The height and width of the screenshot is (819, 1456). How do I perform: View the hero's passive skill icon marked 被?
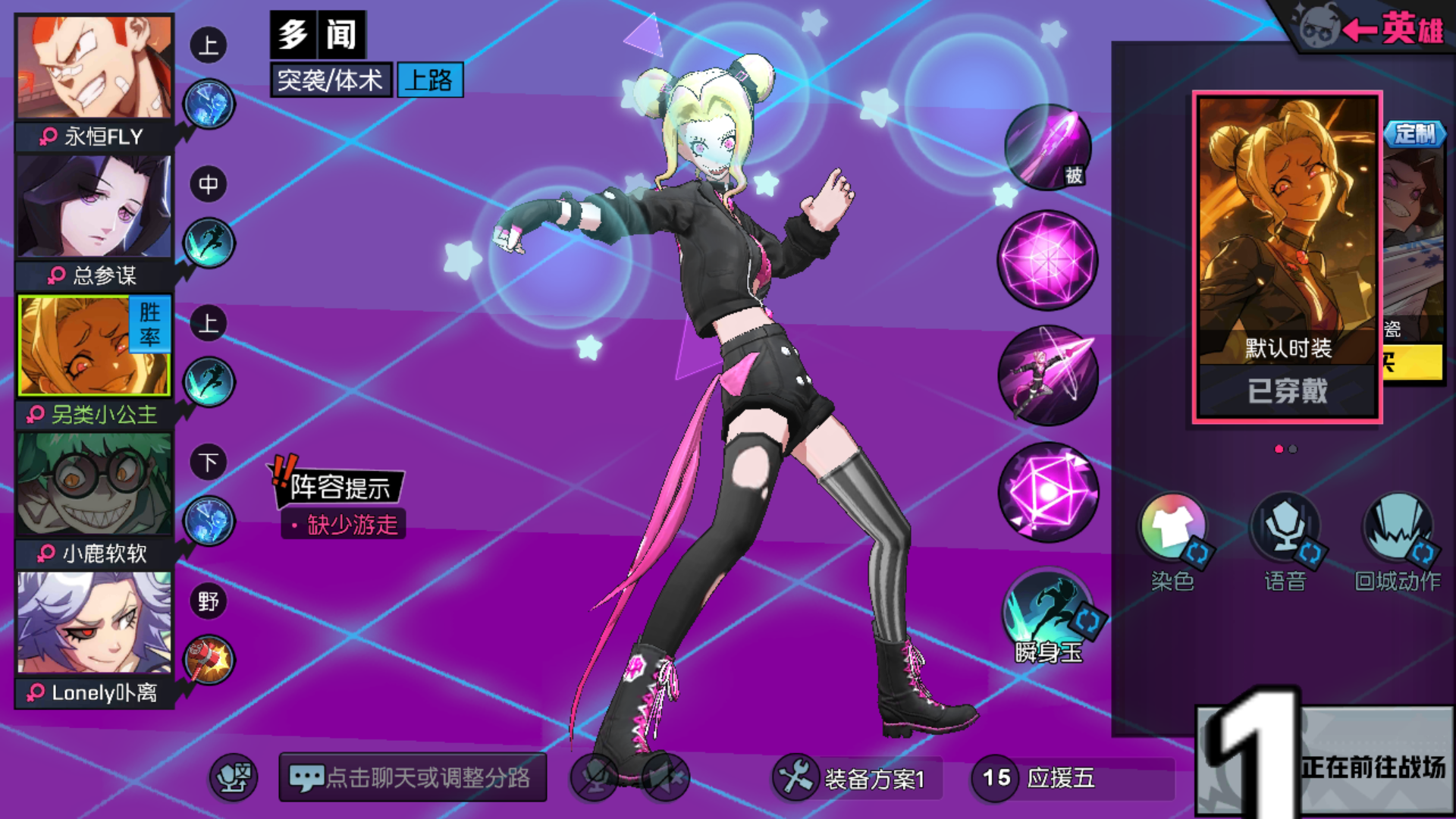(x=1046, y=149)
